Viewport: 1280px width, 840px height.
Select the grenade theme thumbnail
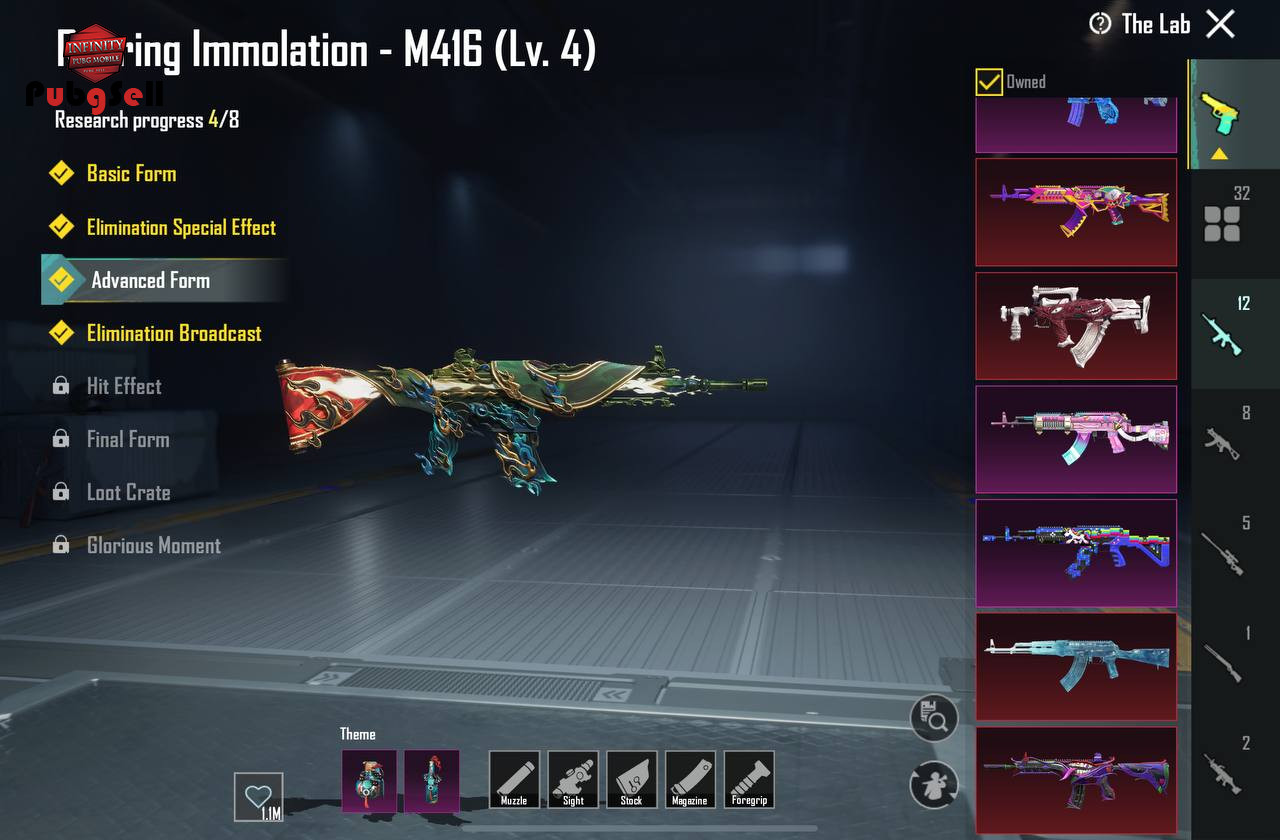pos(369,780)
